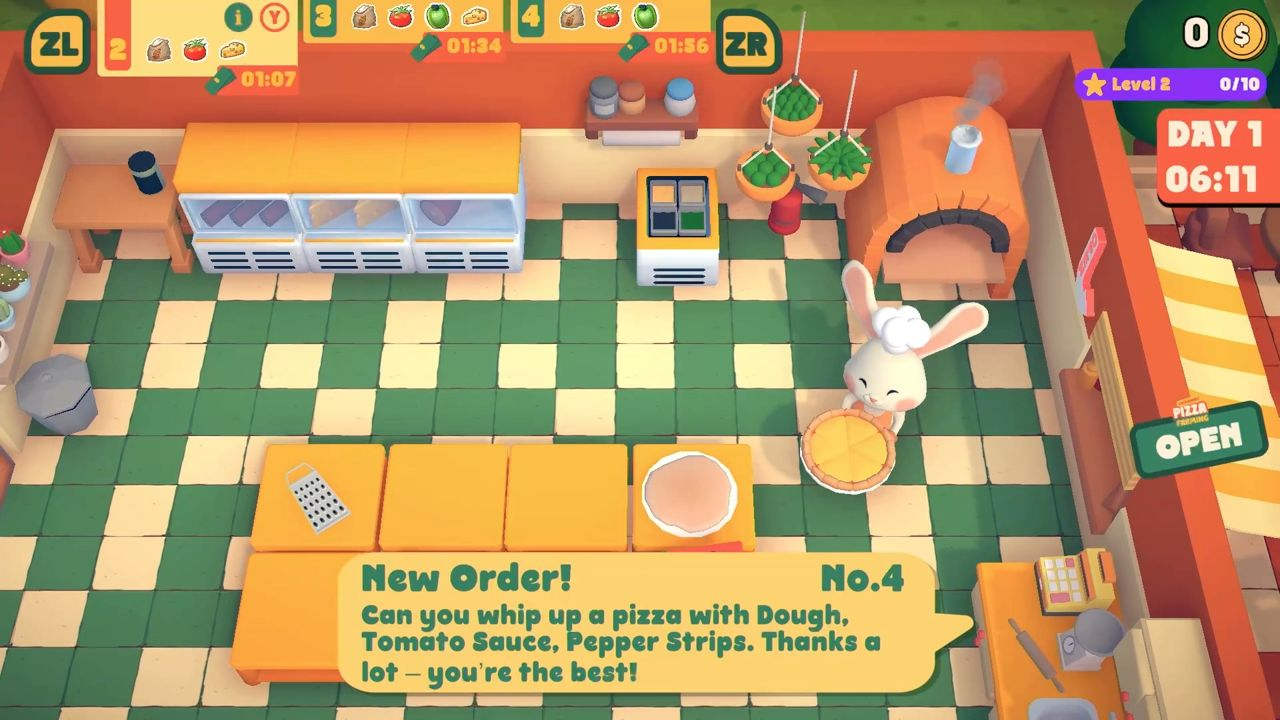Viewport: 1280px width, 720px height.
Task: Click the dough bag icon in order 2
Action: click(158, 50)
